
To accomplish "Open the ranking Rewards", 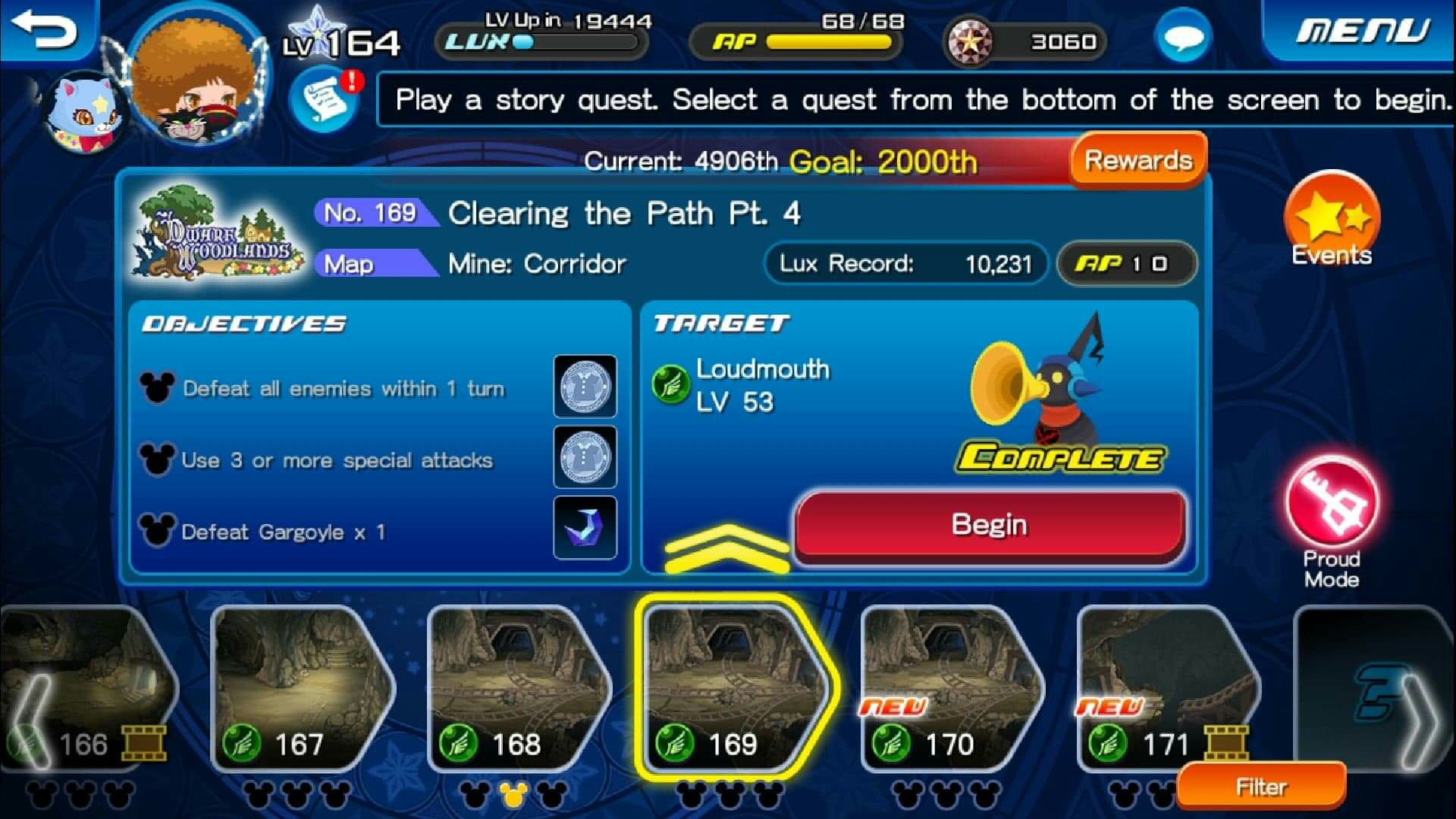I will 1137,160.
